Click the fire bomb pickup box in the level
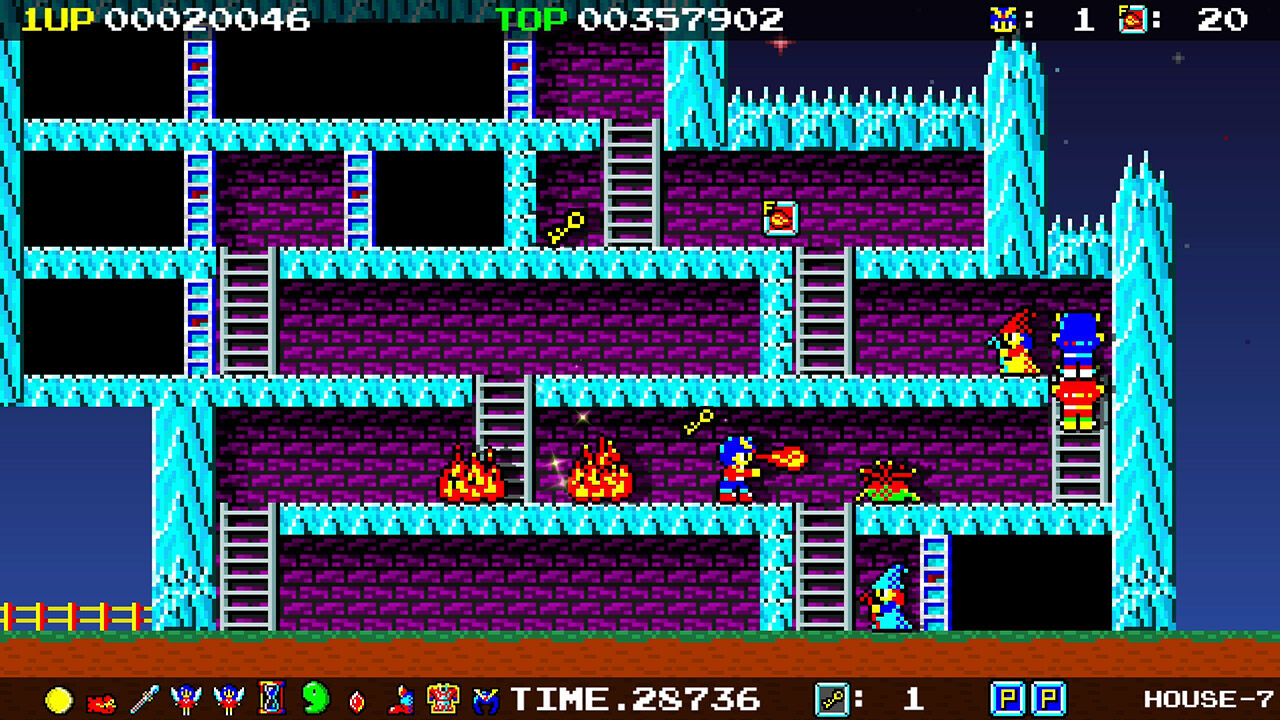This screenshot has width=1280, height=720. (x=779, y=218)
